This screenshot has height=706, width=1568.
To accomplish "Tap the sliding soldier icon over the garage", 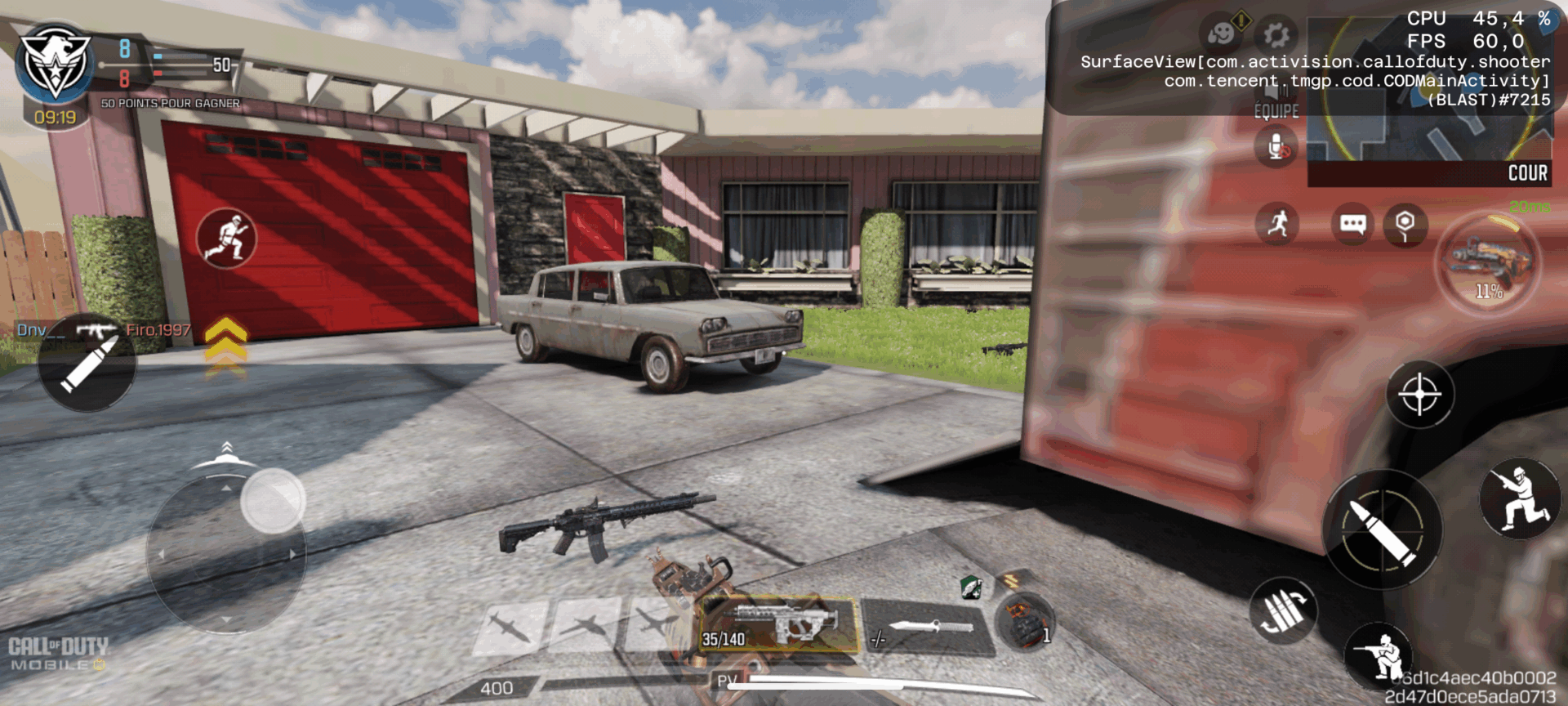I will pos(226,239).
